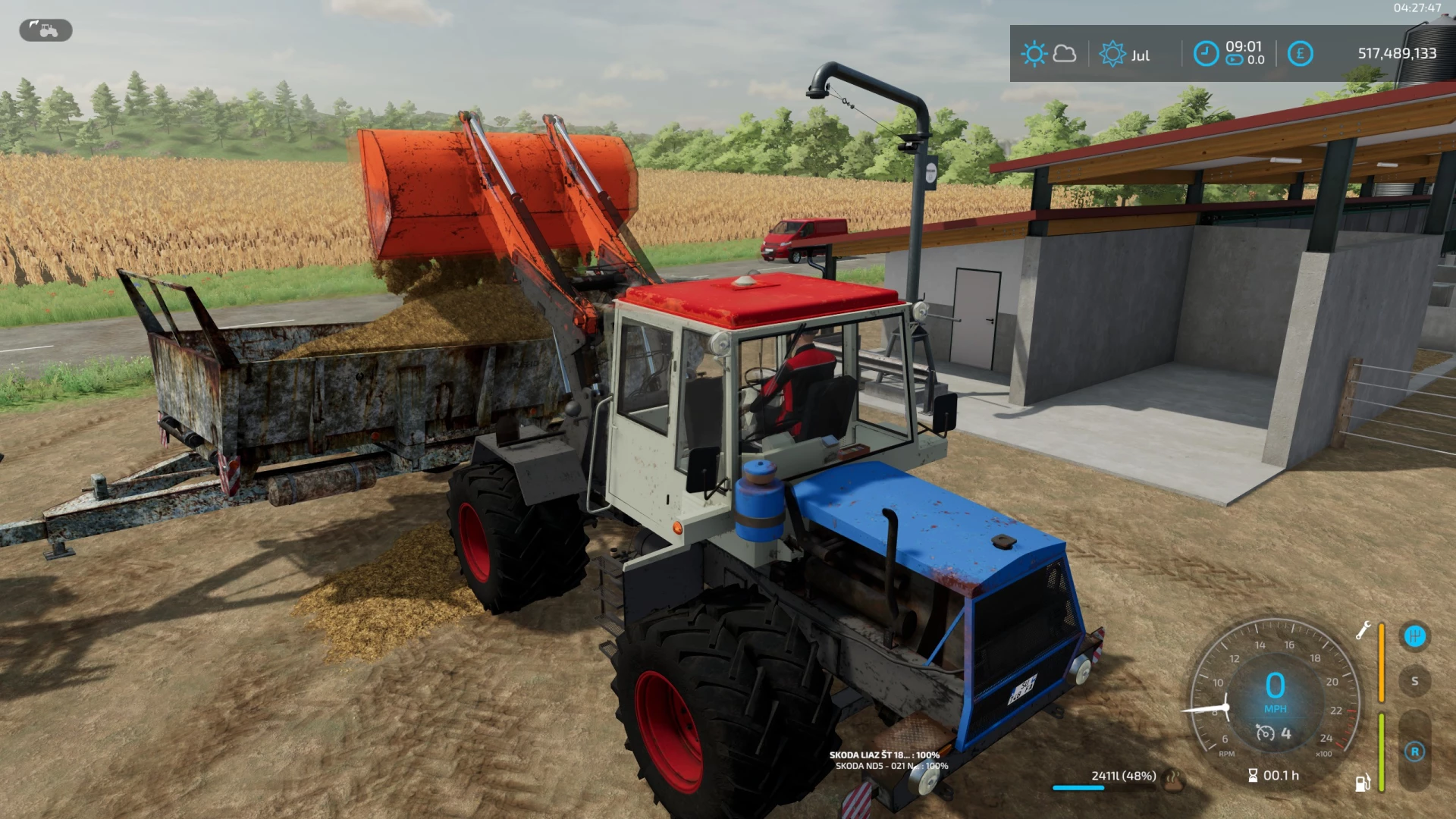1456x819 pixels.
Task: Expand the vehicle switcher in the top-left corner
Action: pos(44,30)
